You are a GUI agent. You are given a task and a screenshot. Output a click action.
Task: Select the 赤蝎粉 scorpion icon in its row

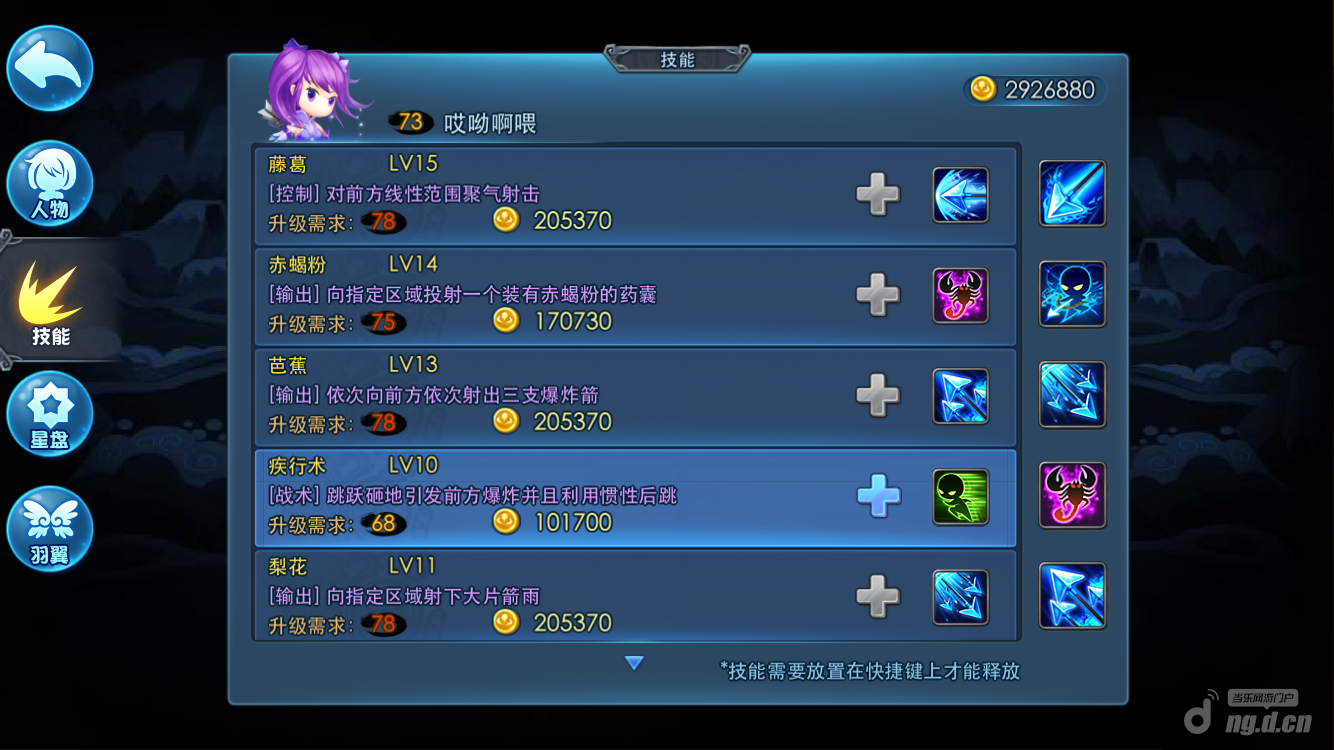tap(960, 295)
